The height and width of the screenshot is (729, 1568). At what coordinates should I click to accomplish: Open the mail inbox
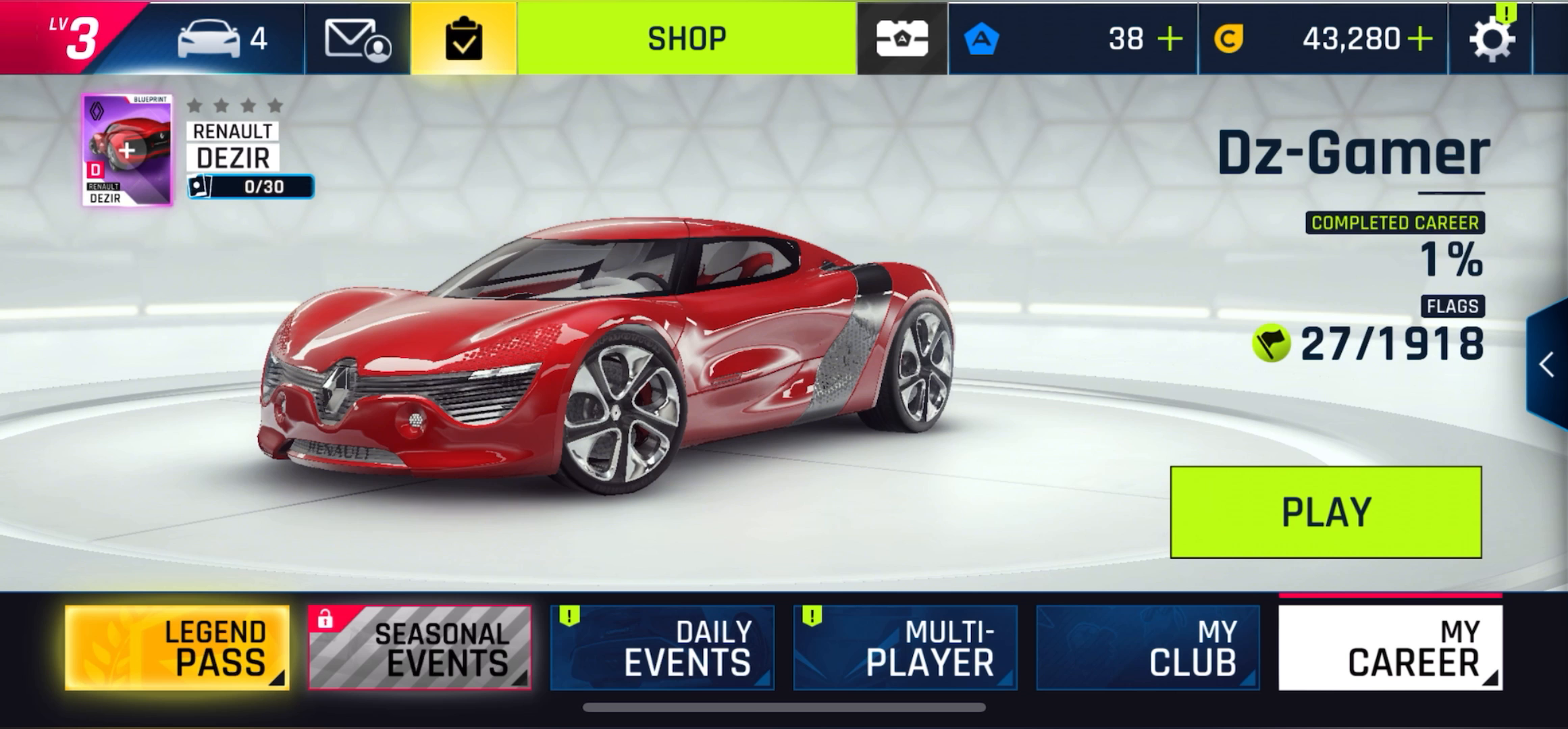[358, 38]
